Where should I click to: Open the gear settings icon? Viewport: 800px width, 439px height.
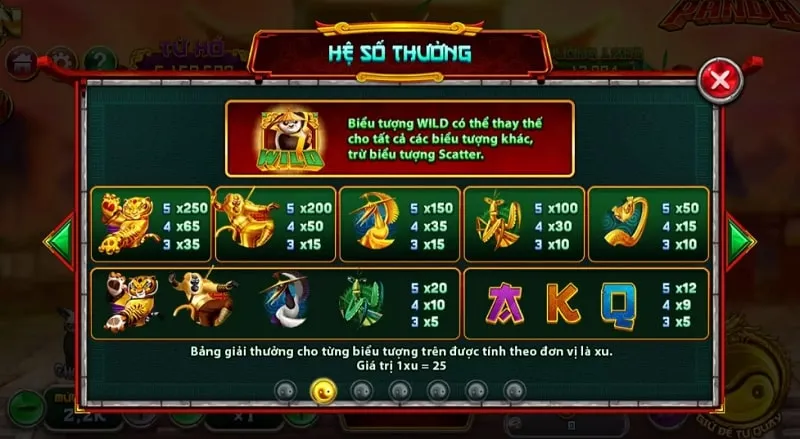pos(60,62)
